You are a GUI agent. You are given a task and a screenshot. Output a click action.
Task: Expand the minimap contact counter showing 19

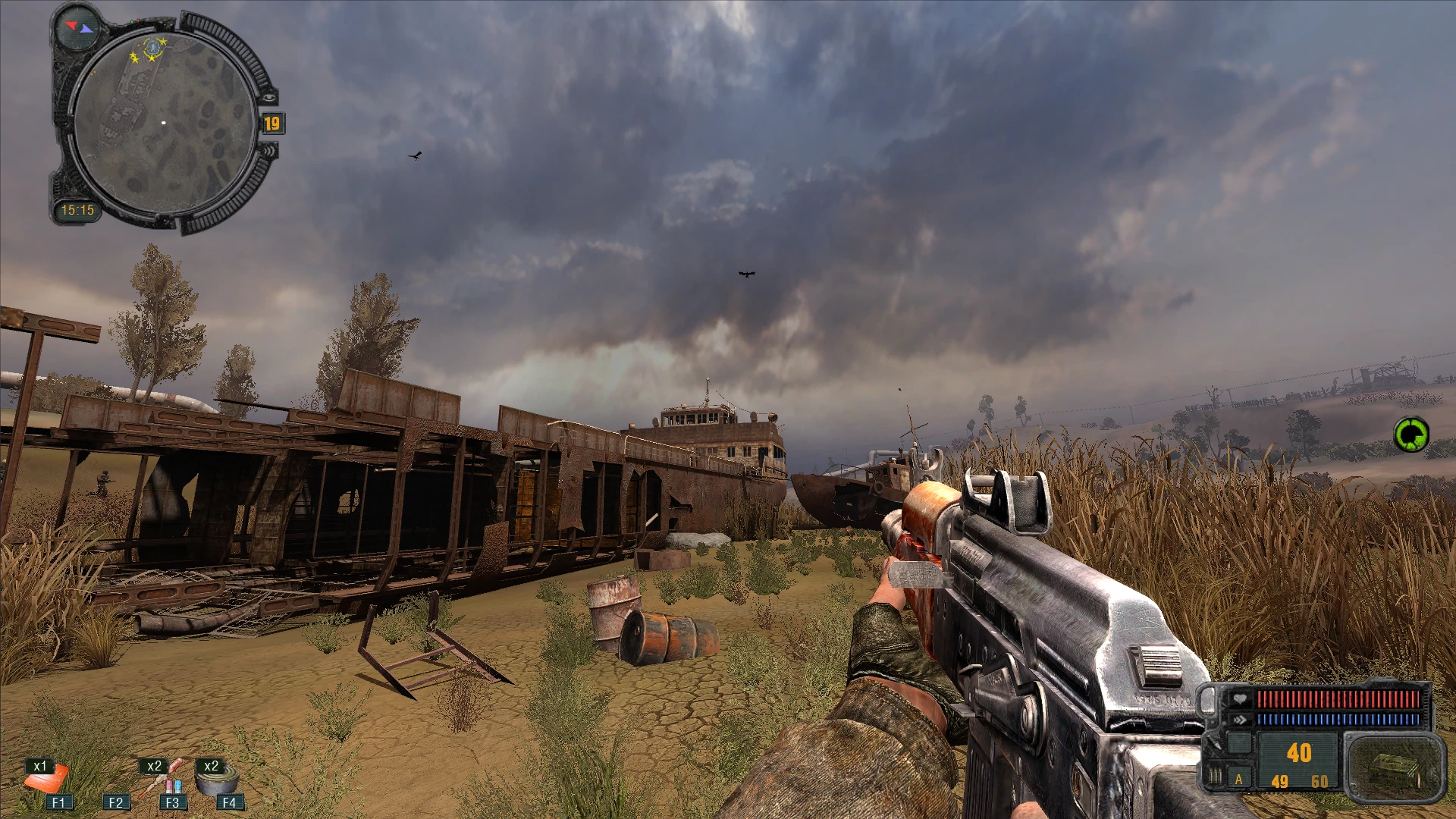pos(274,124)
